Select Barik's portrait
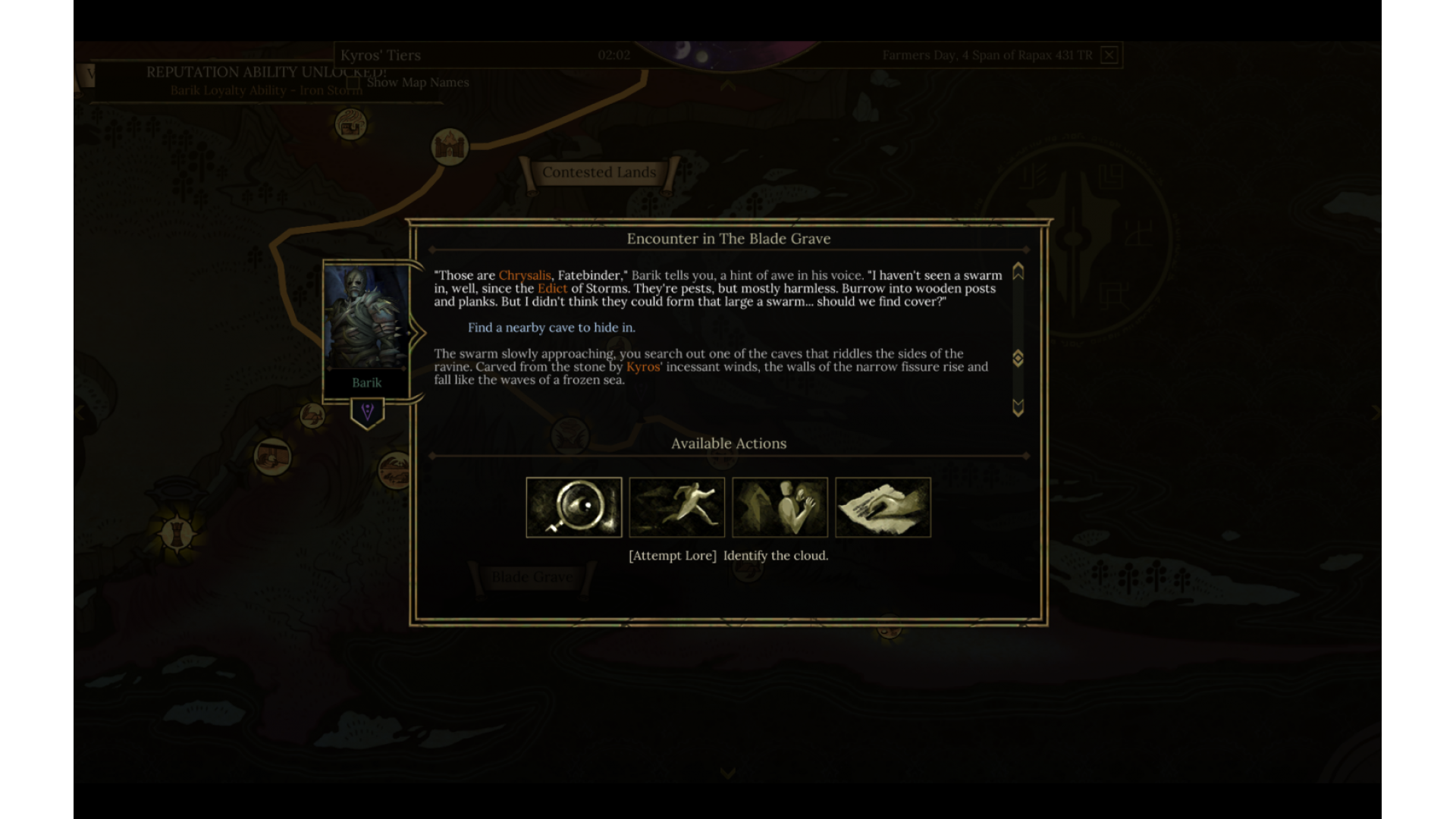This screenshot has width=1456, height=819. coord(366,317)
